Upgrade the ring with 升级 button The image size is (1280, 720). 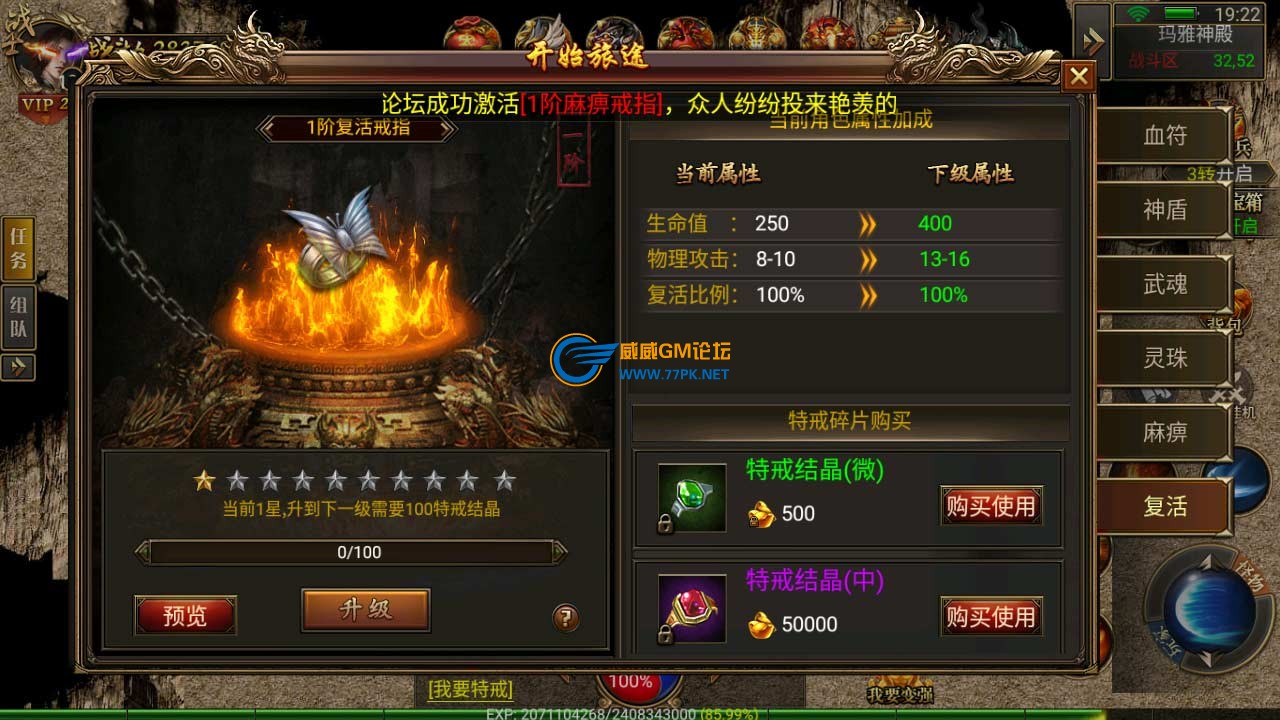click(x=365, y=609)
